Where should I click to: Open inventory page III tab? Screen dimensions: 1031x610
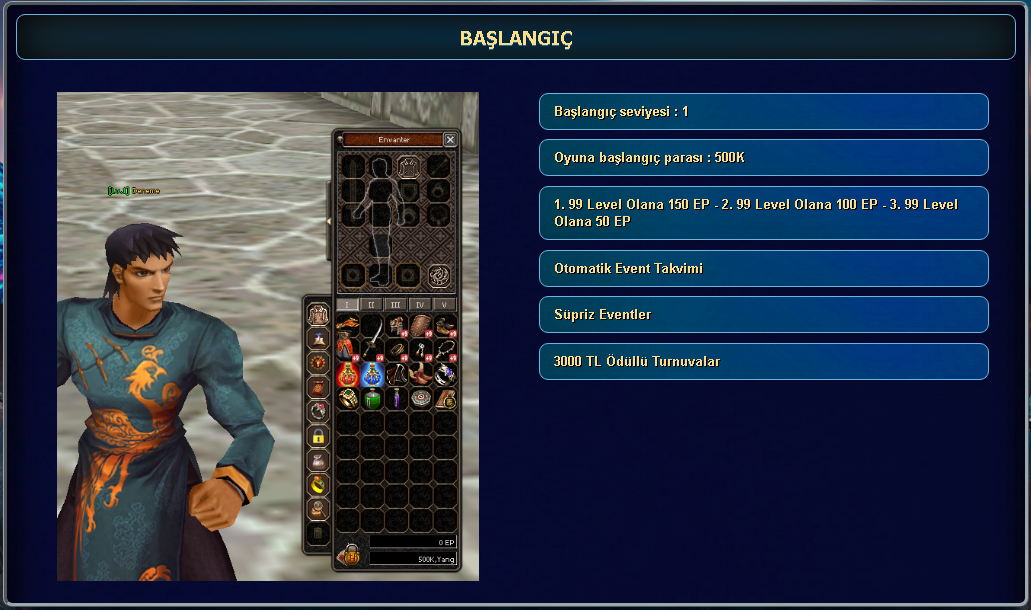(395, 304)
